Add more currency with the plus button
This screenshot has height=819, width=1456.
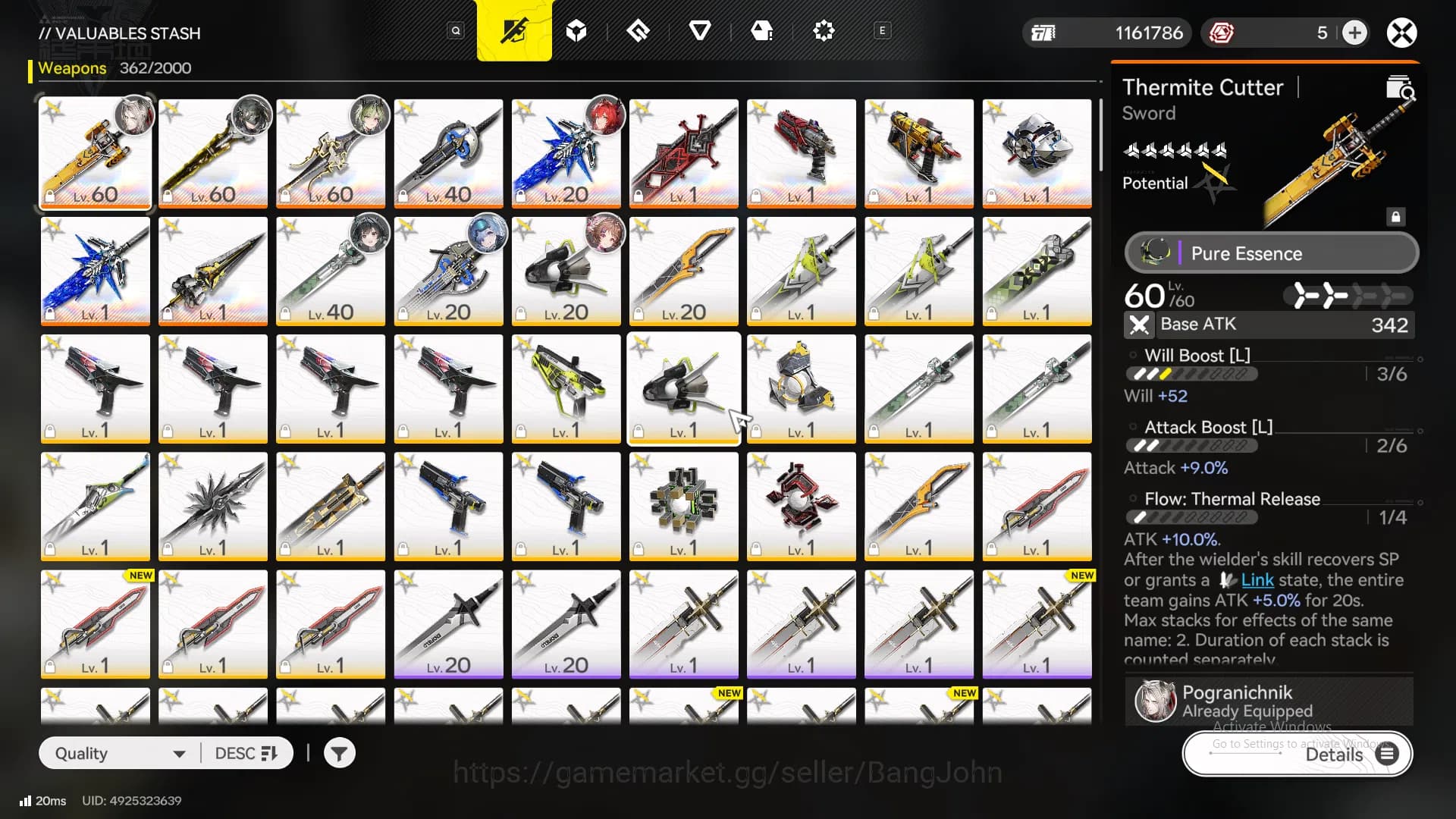1354,33
